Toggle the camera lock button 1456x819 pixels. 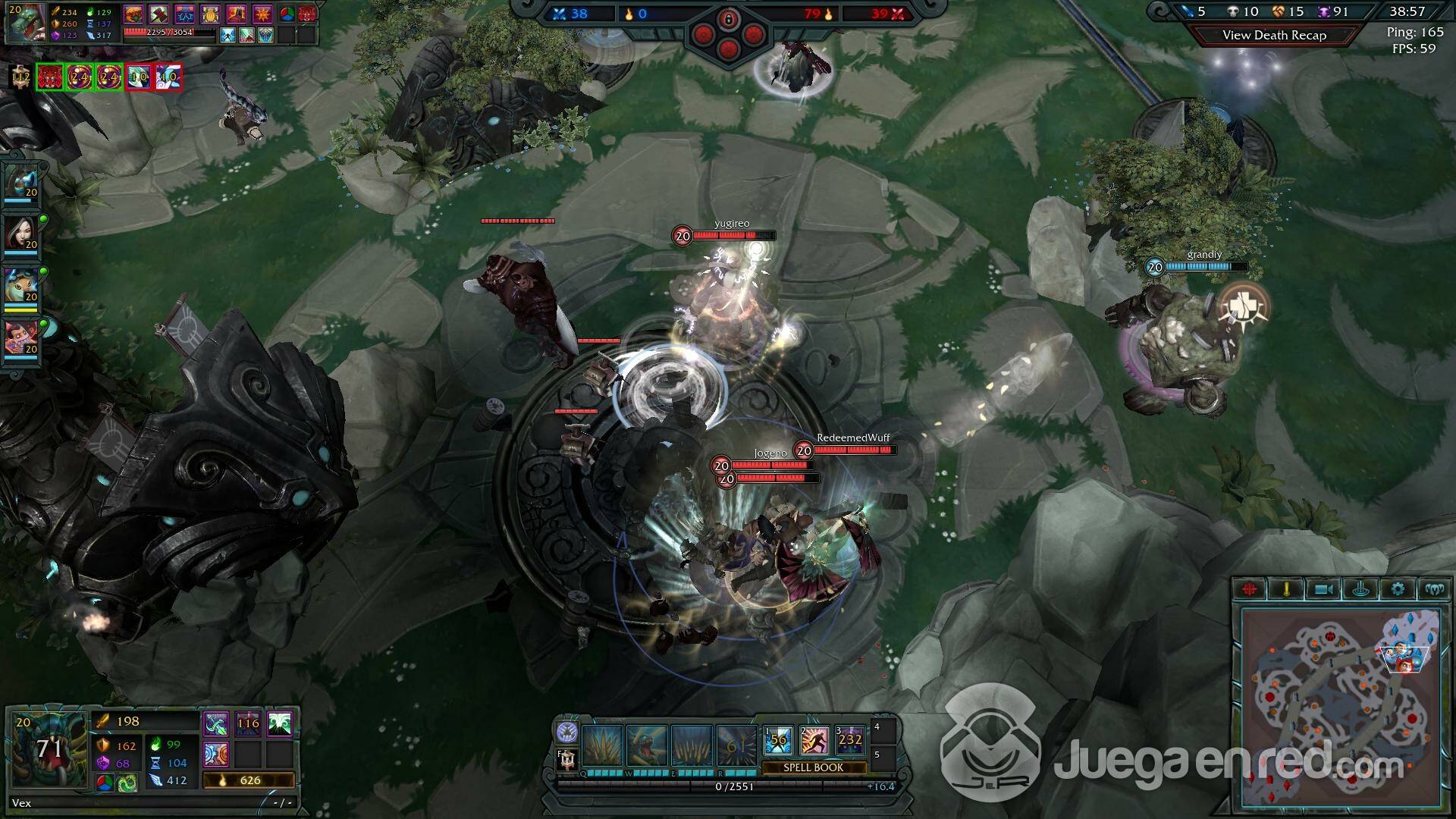1323,589
